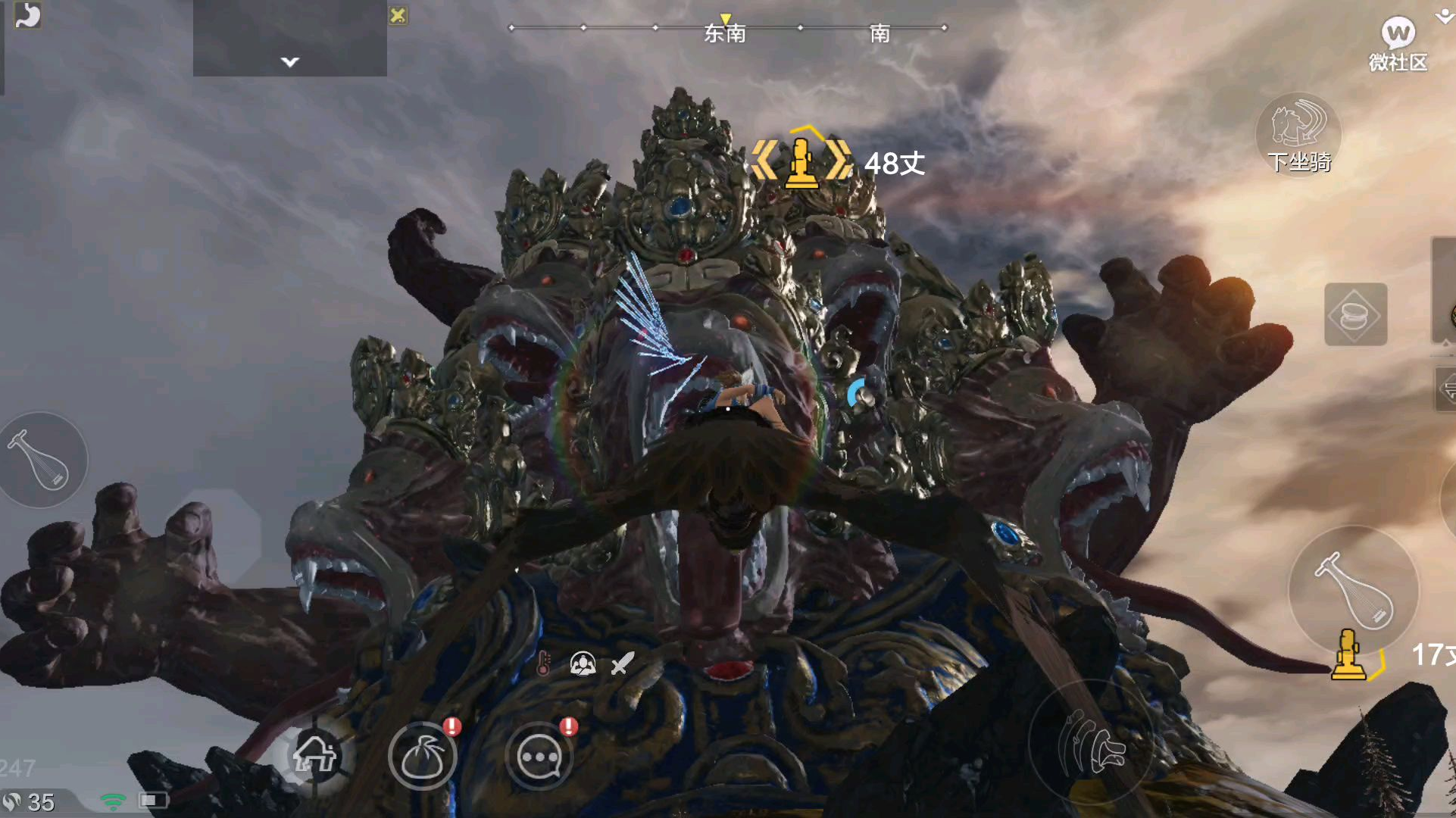
Task: Expand the collapsed panel with down arrow
Action: (290, 61)
